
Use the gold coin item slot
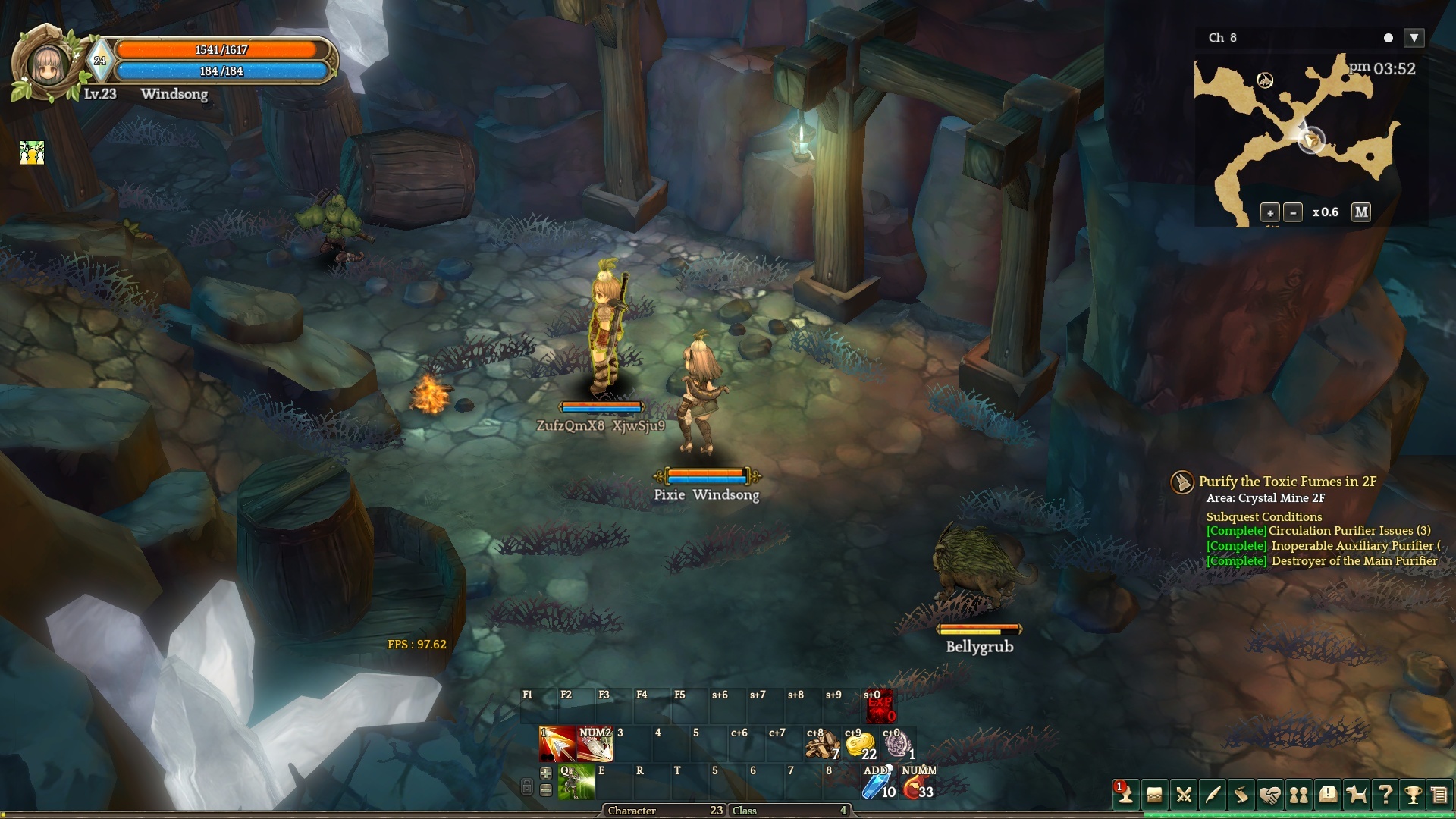point(860,745)
